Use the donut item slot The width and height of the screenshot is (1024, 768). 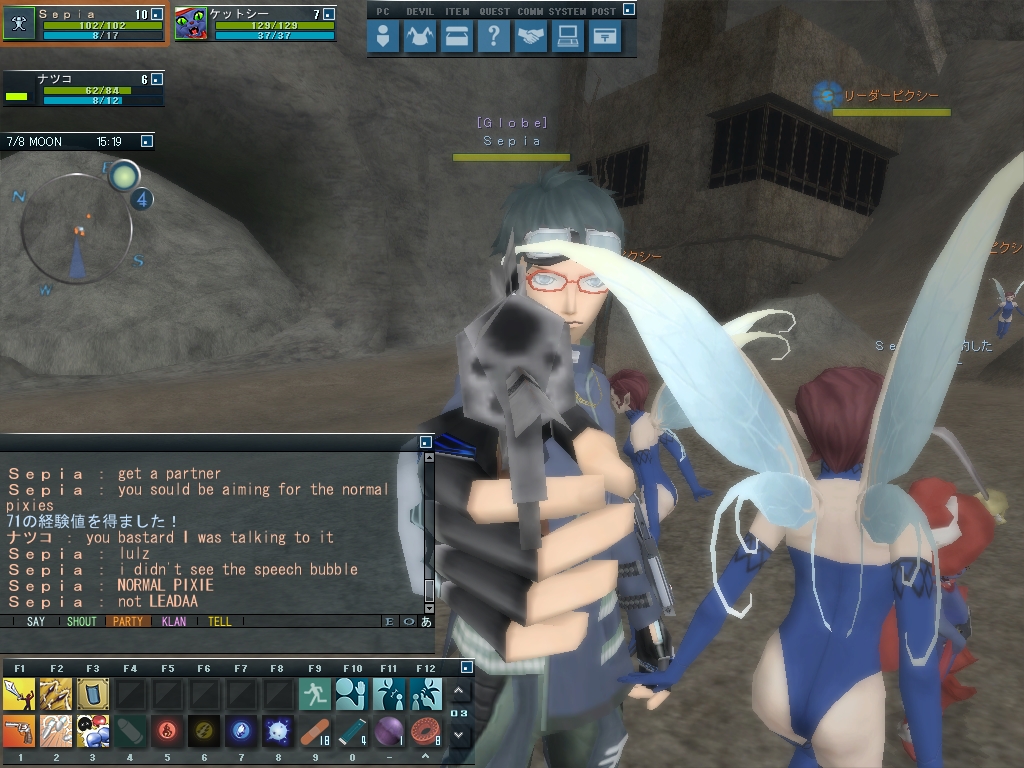[426, 731]
